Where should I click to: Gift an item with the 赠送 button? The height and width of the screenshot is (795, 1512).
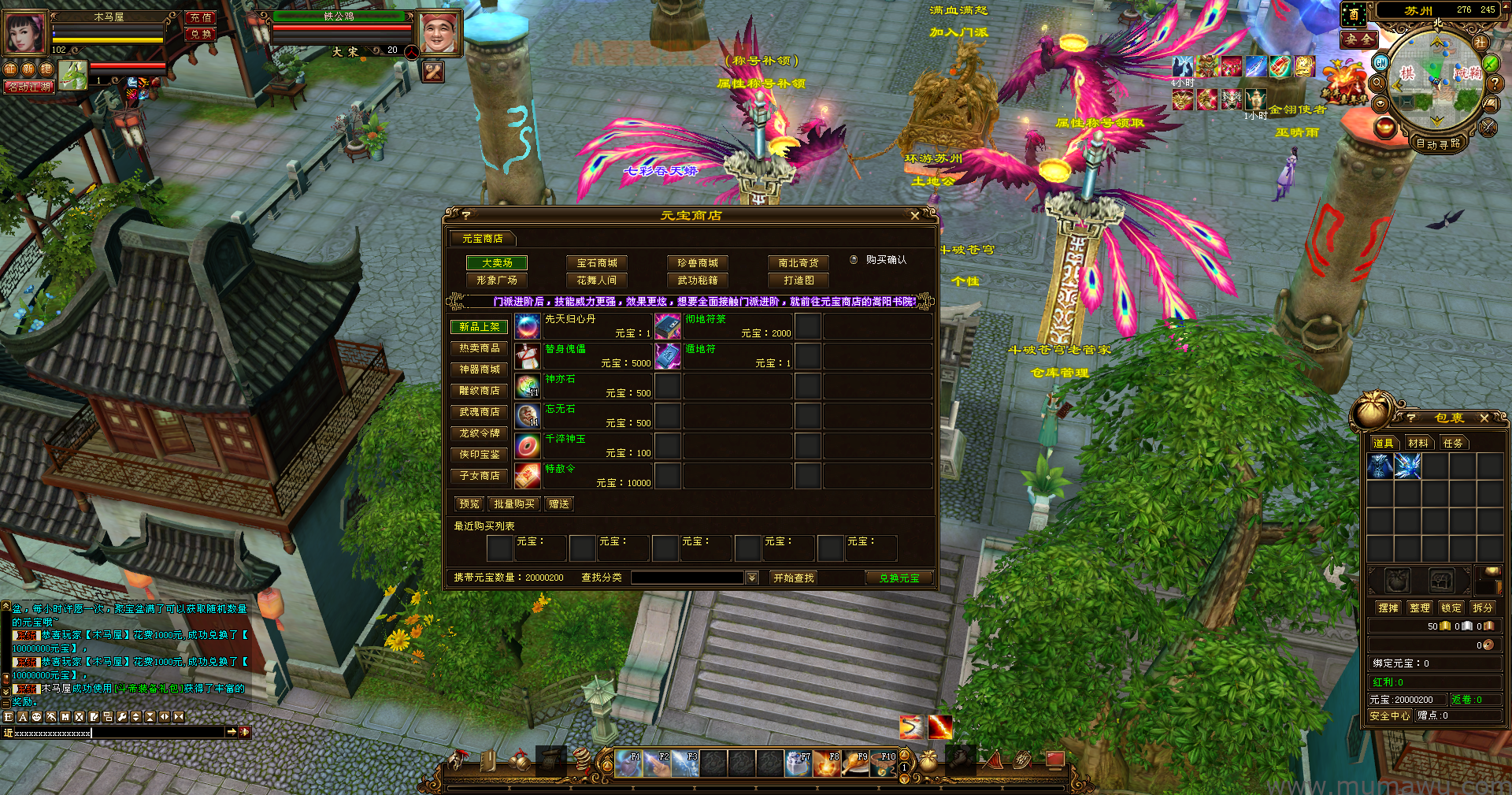(559, 504)
